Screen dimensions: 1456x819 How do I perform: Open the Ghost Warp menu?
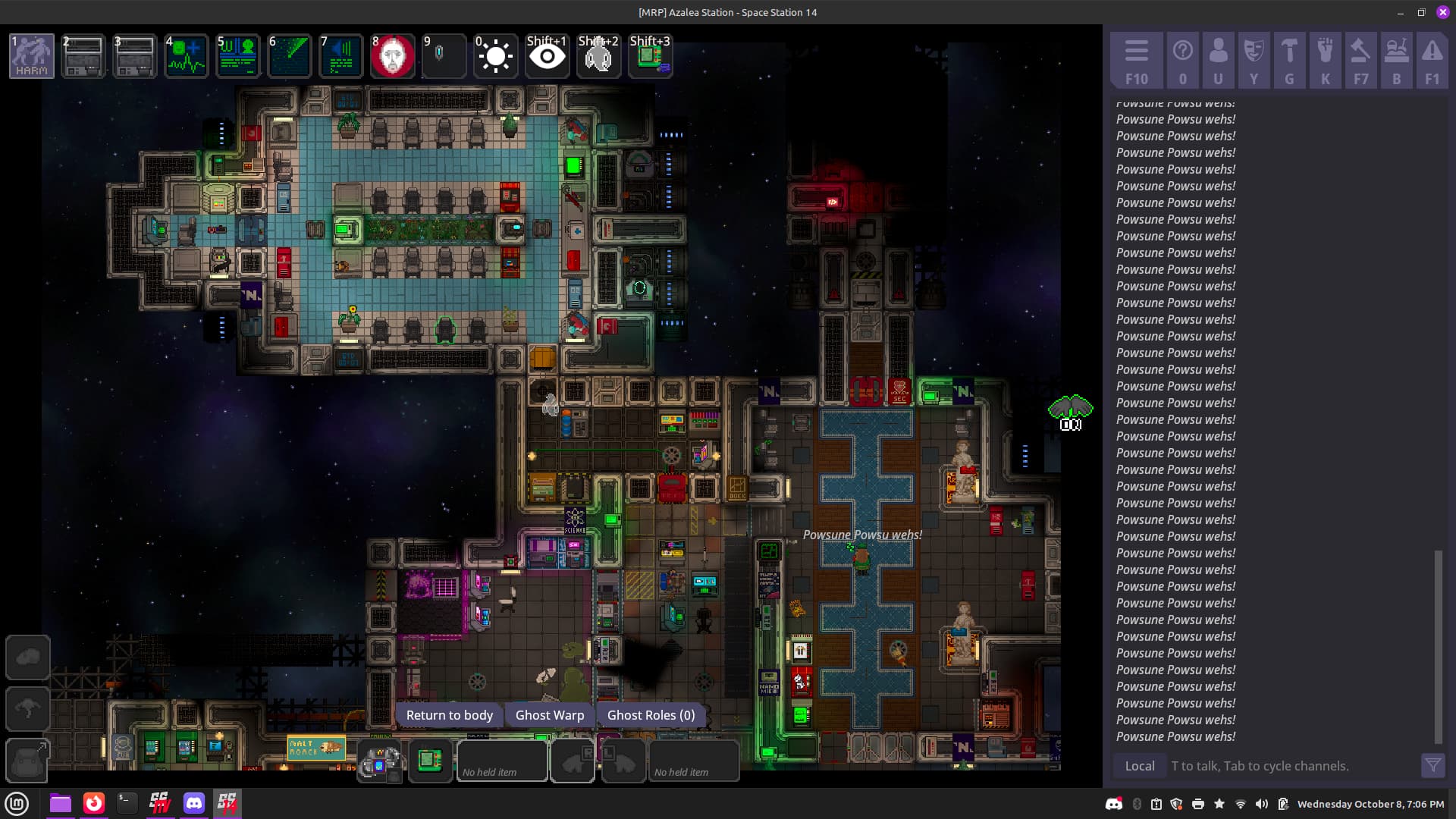pos(550,715)
